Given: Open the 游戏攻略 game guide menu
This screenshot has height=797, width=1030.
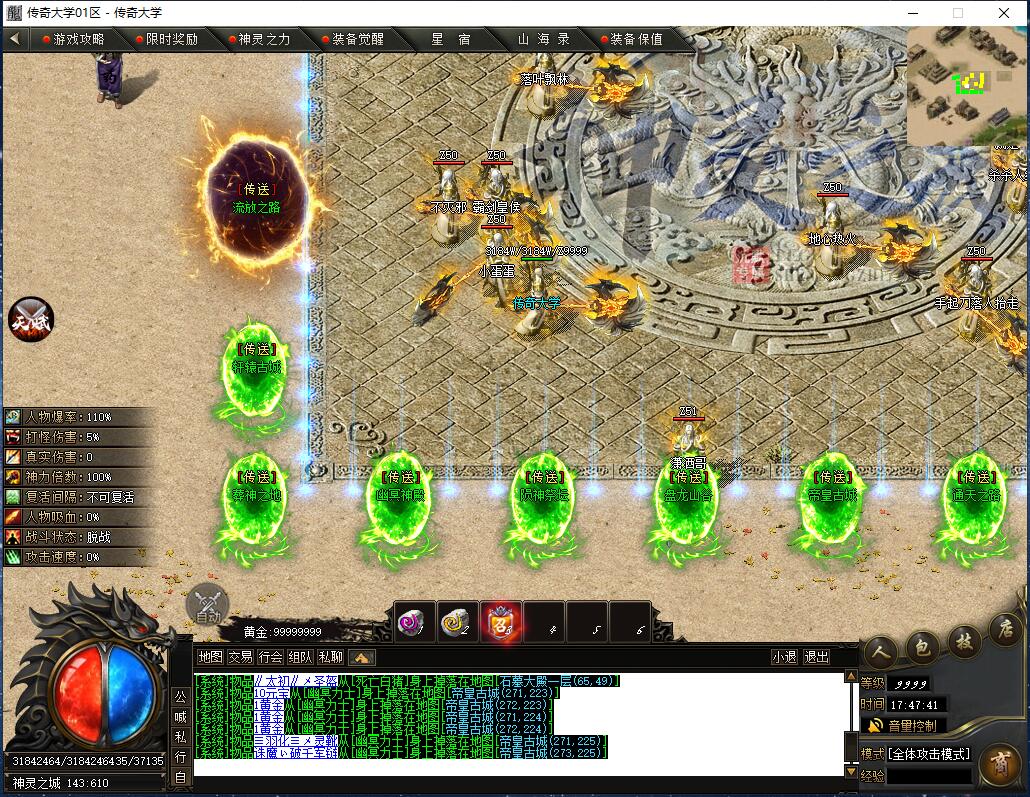Looking at the screenshot, I should 78,39.
